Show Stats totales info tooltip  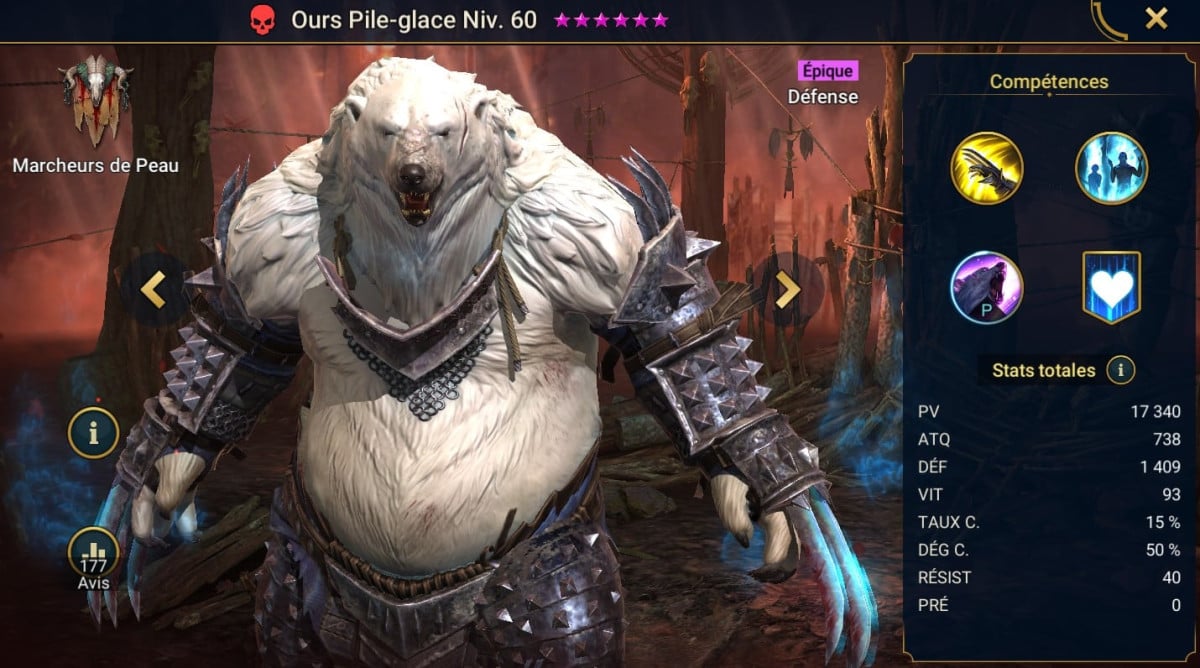coord(1121,370)
